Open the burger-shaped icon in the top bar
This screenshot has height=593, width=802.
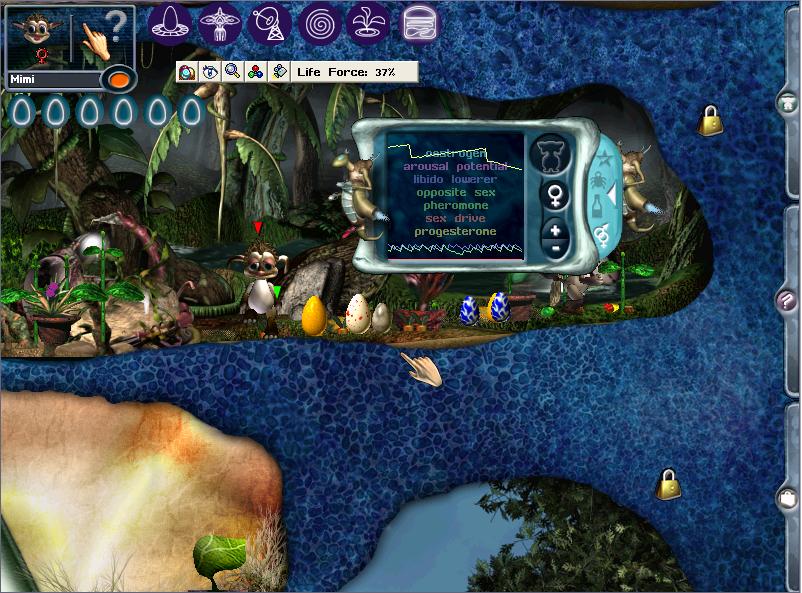click(420, 23)
